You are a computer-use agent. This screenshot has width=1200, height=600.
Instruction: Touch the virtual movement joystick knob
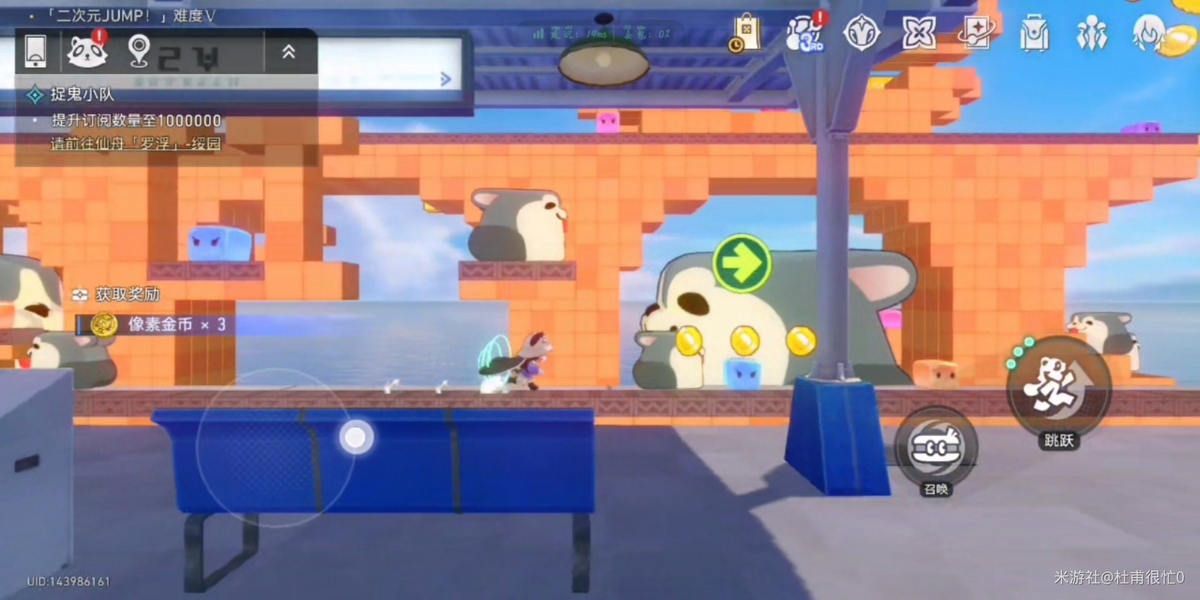coord(356,437)
